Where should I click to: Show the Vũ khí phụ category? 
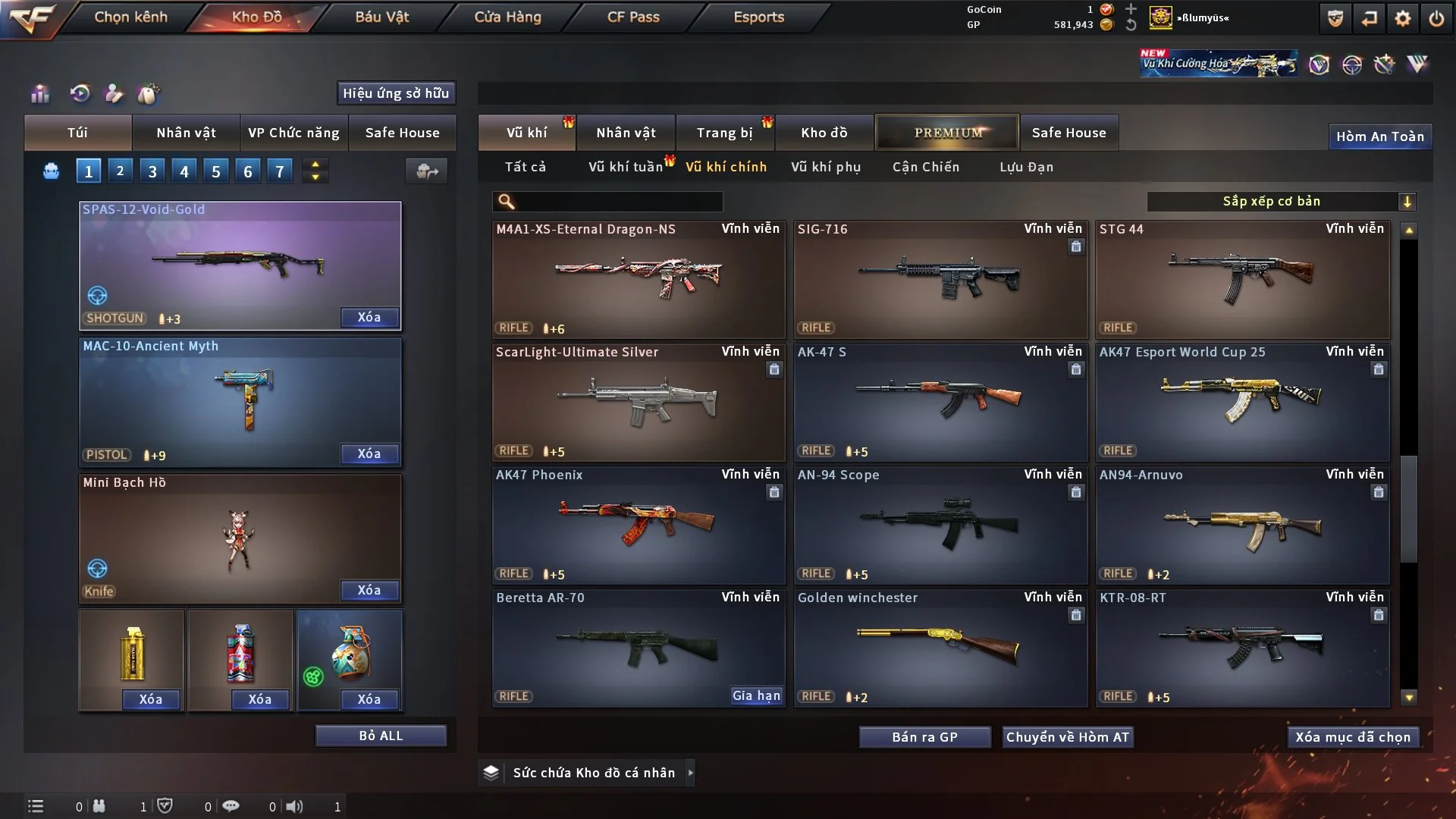click(826, 167)
